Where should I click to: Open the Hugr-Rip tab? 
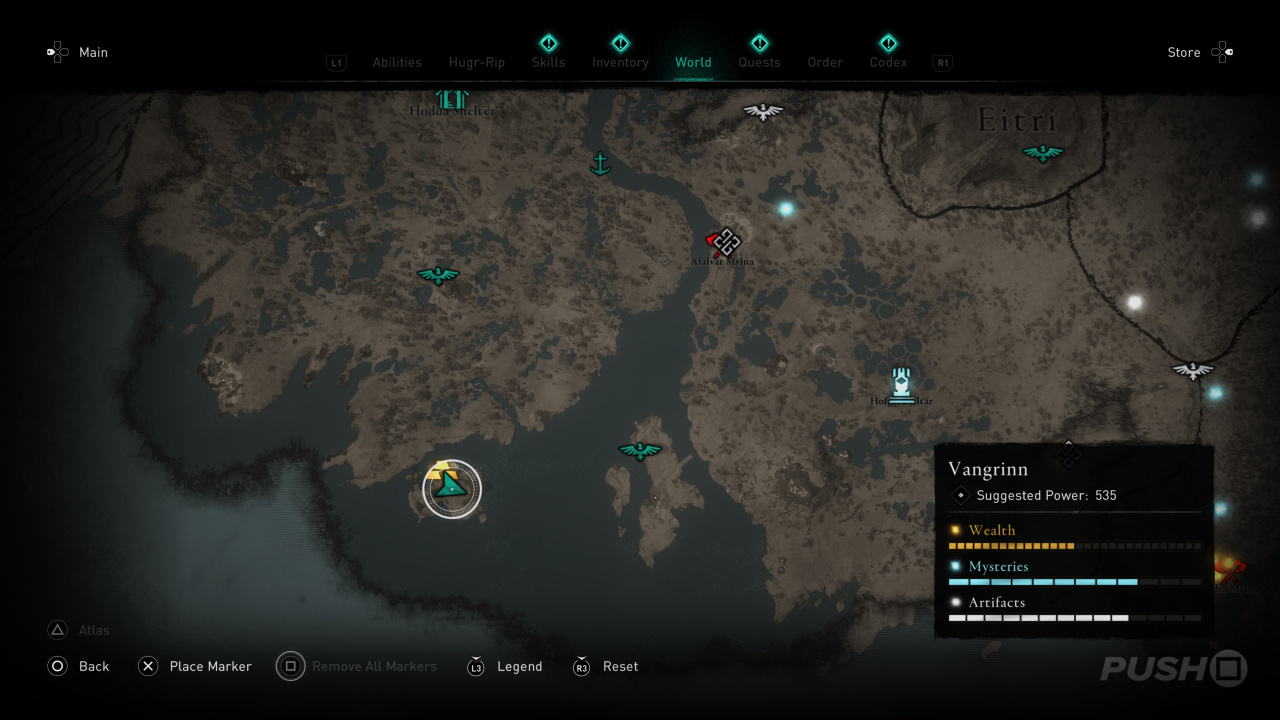[477, 62]
